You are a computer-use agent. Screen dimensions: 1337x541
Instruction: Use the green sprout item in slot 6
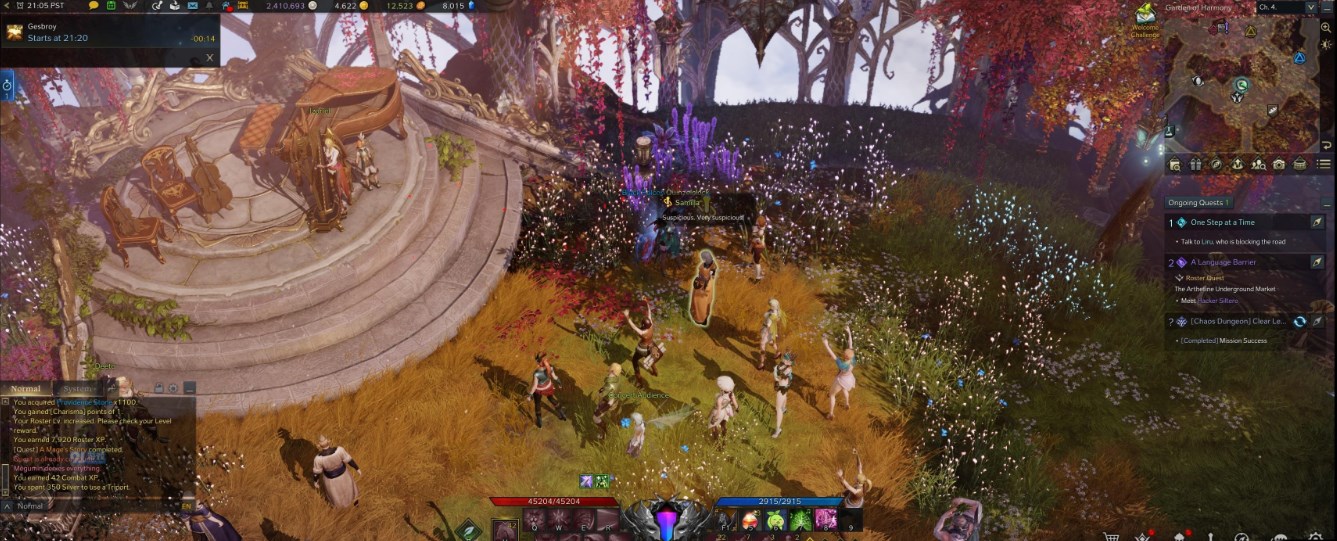[x=775, y=519]
